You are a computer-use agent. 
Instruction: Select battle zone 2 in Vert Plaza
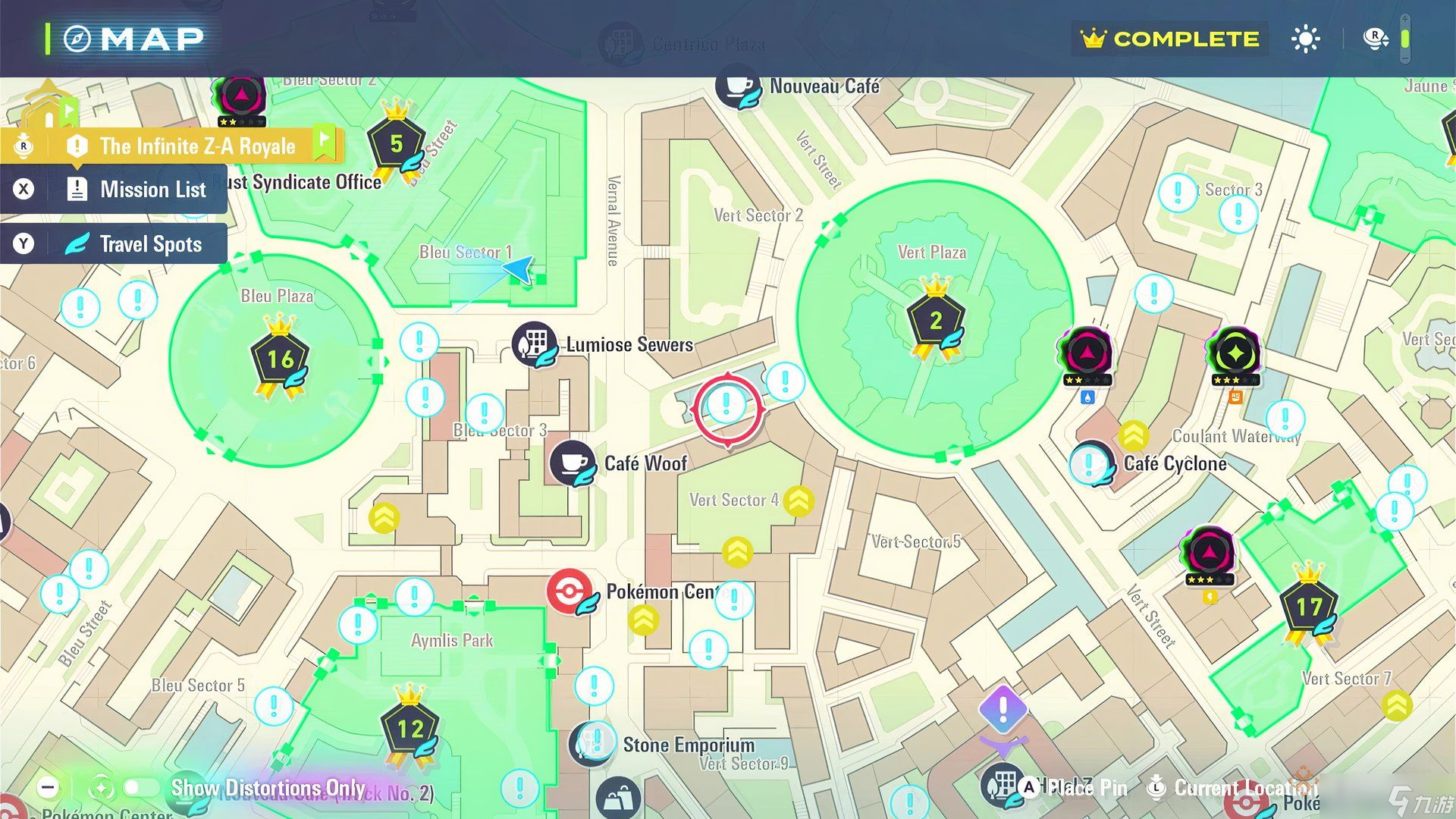[x=936, y=321]
